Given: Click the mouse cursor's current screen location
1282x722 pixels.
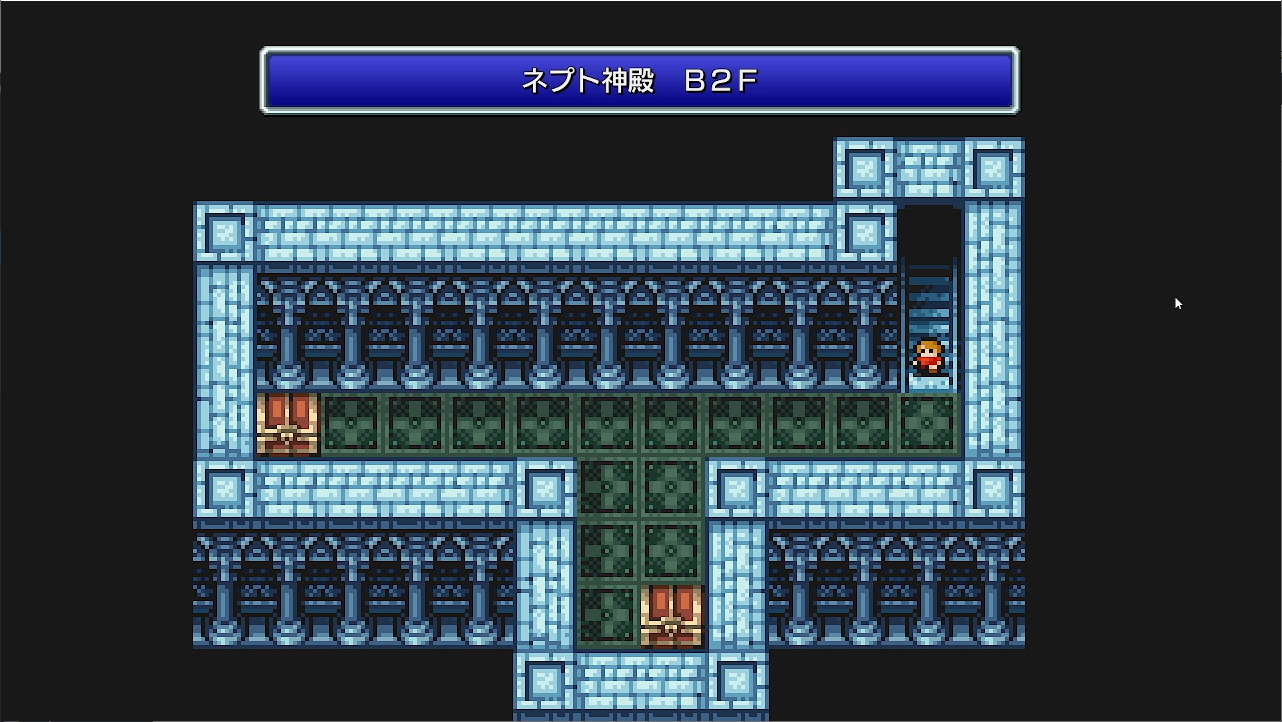Looking at the screenshot, I should click(x=1177, y=303).
